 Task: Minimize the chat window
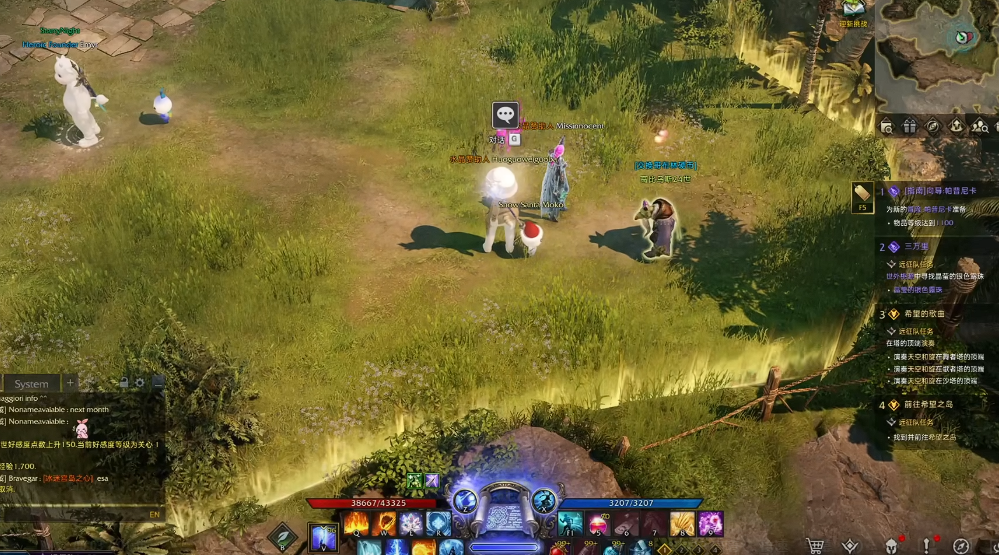click(157, 383)
